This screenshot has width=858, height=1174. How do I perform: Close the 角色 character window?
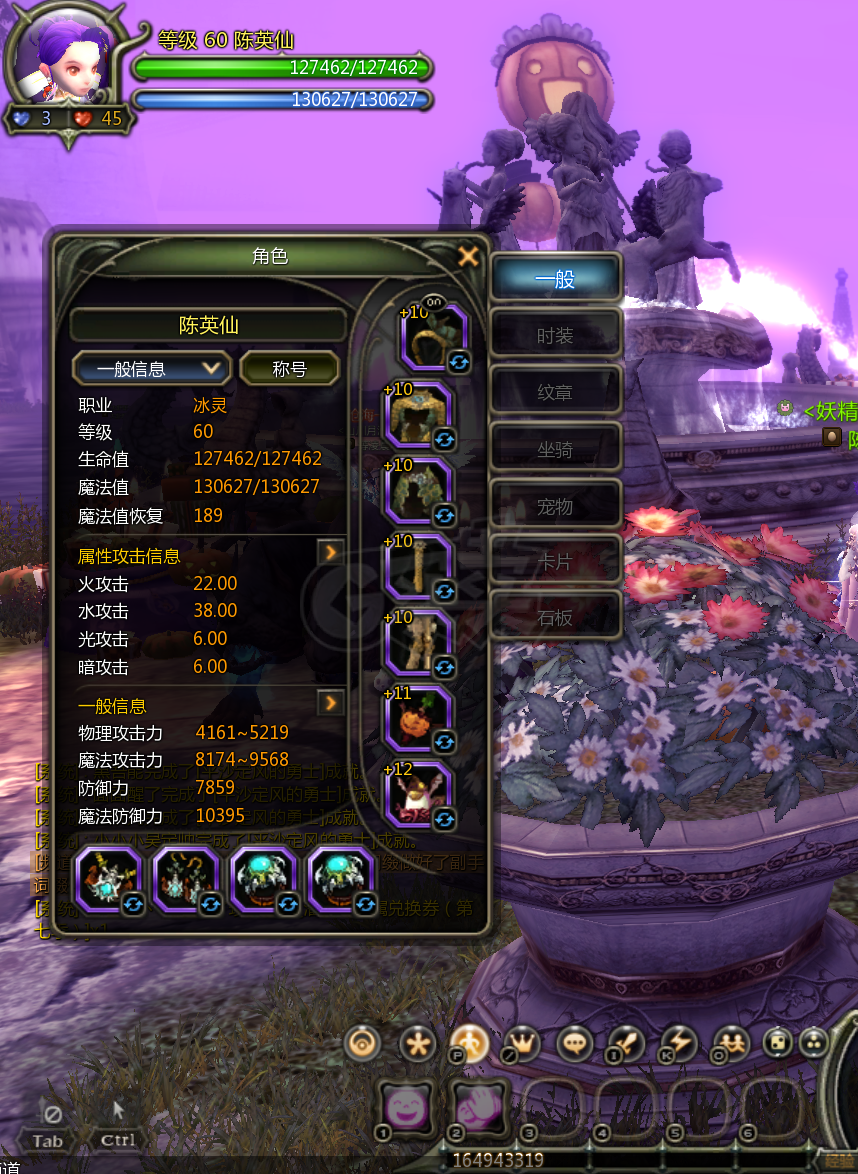[x=467, y=257]
